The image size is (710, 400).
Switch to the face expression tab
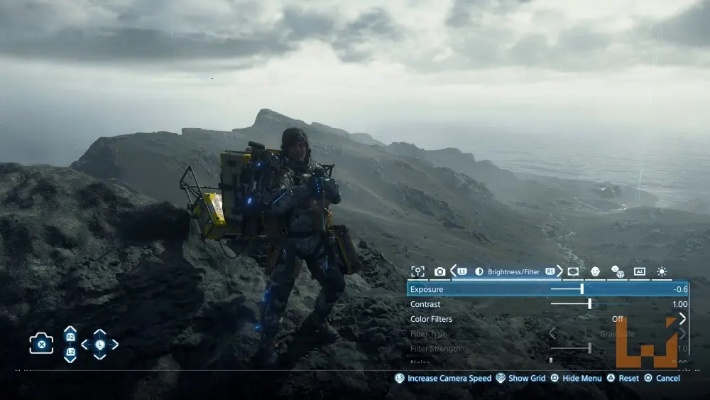click(x=595, y=271)
